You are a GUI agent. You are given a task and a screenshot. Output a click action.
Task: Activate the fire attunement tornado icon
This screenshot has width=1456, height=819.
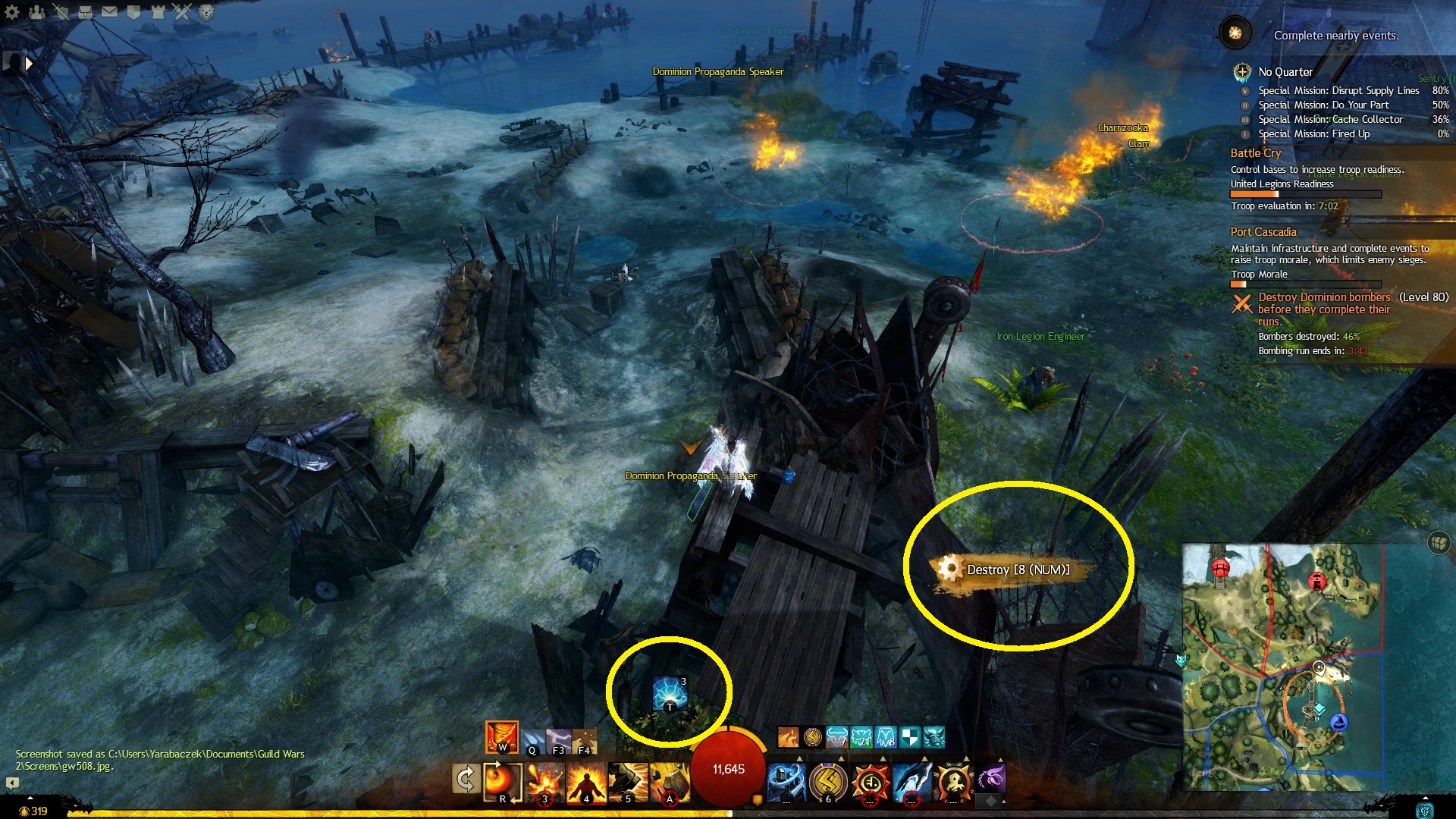[x=501, y=736]
